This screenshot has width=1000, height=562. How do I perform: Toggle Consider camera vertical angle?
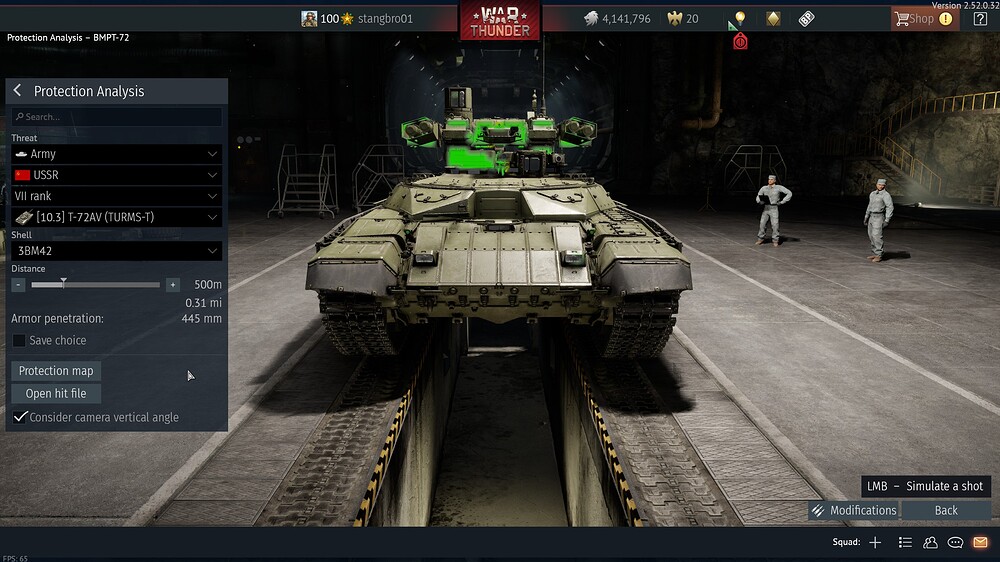19,417
